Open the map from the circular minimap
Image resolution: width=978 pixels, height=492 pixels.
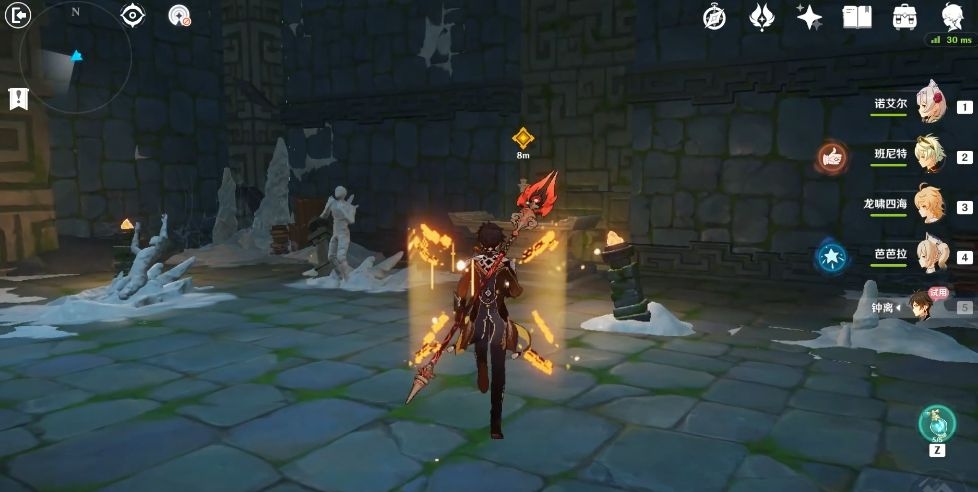(x=75, y=60)
